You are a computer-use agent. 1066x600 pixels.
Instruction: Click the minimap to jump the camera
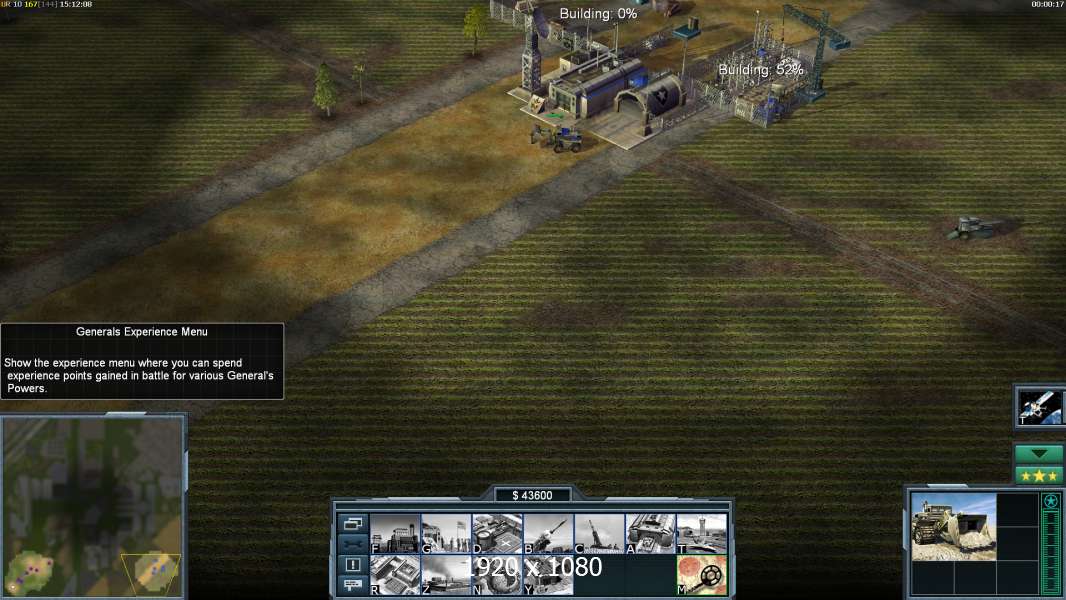point(93,505)
